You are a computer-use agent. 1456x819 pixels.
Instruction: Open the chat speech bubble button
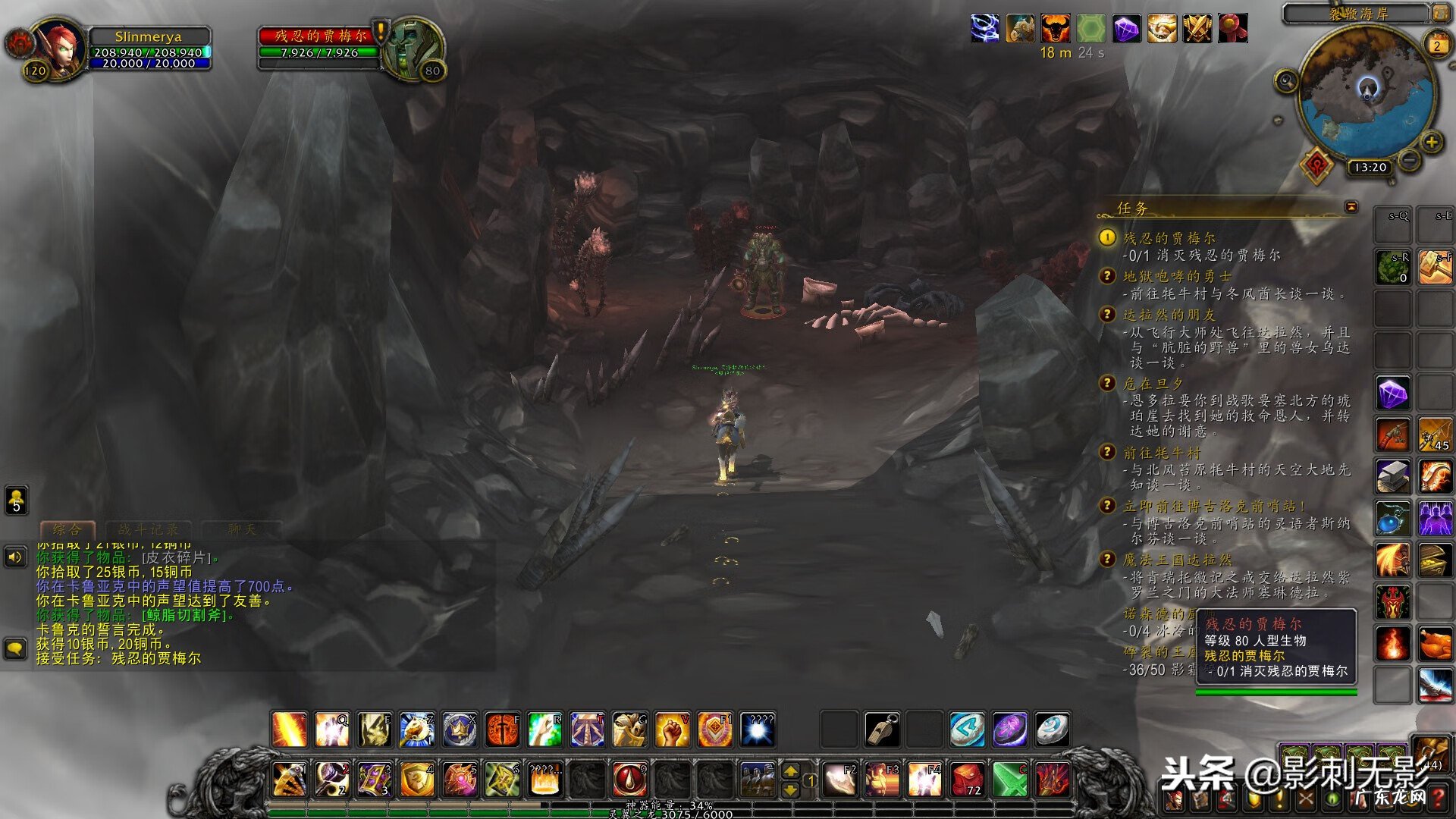tap(16, 648)
